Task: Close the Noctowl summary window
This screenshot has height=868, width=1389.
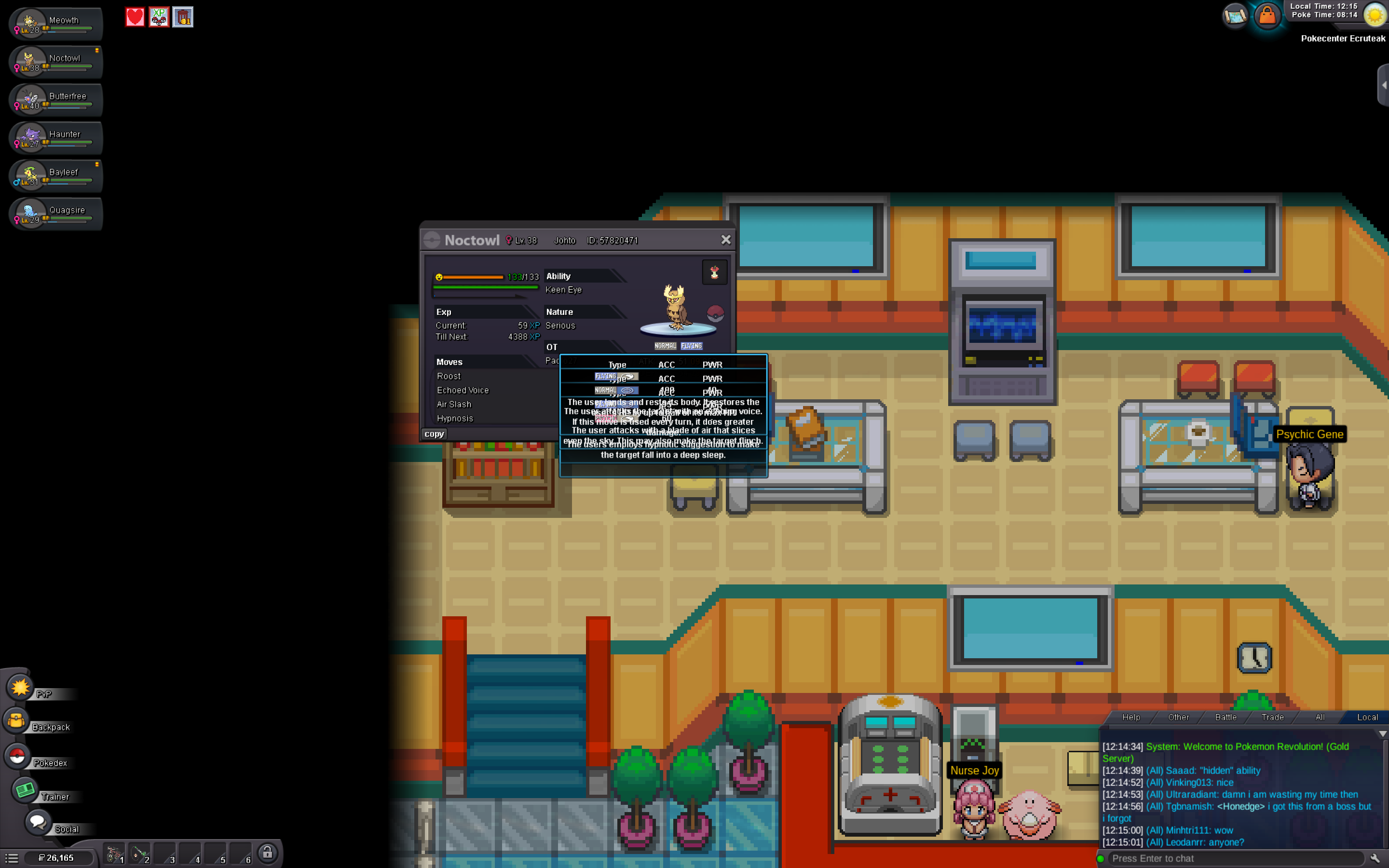Action: click(725, 240)
